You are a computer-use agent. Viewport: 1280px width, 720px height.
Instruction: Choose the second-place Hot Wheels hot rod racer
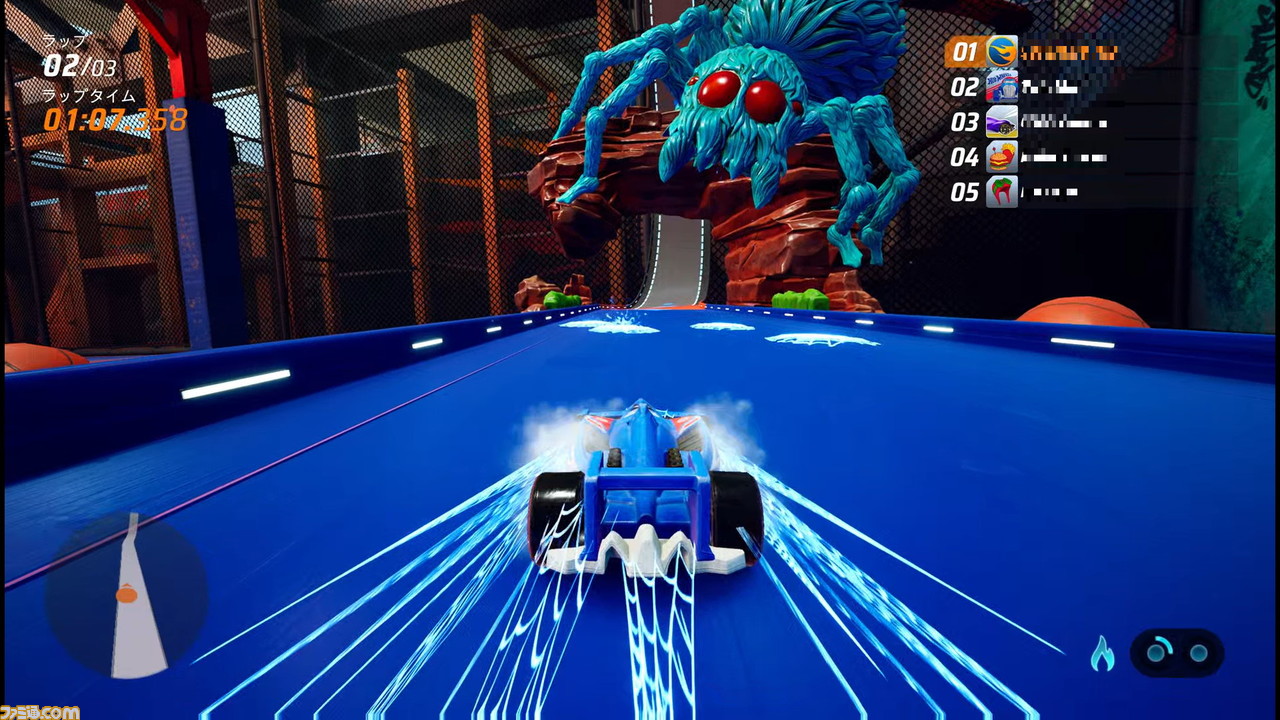1002,87
